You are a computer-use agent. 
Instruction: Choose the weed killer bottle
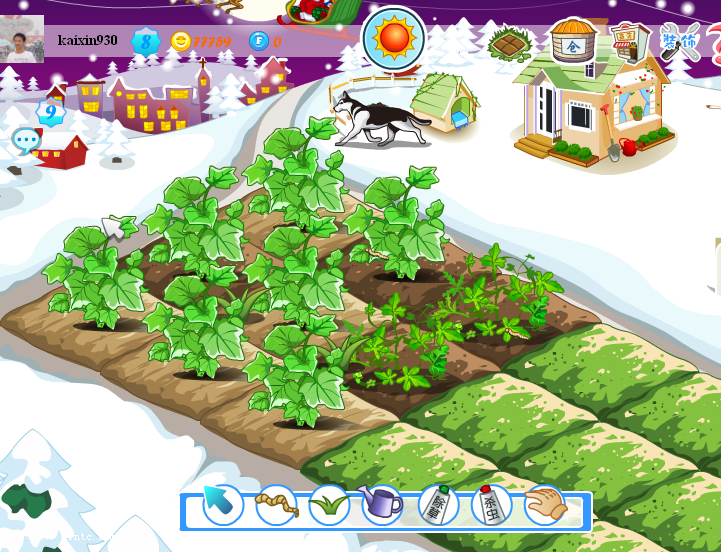click(437, 504)
